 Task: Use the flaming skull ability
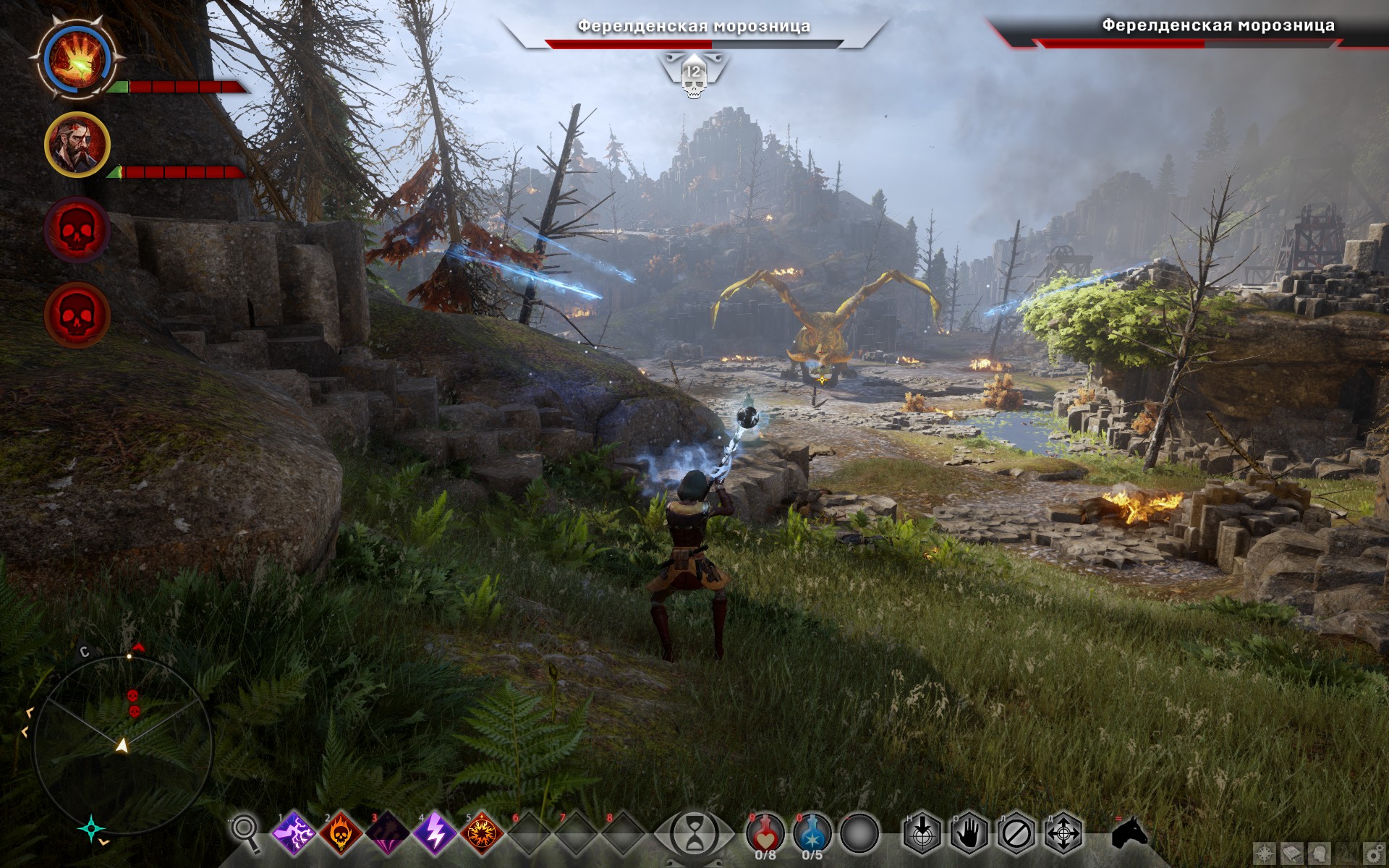[341, 833]
